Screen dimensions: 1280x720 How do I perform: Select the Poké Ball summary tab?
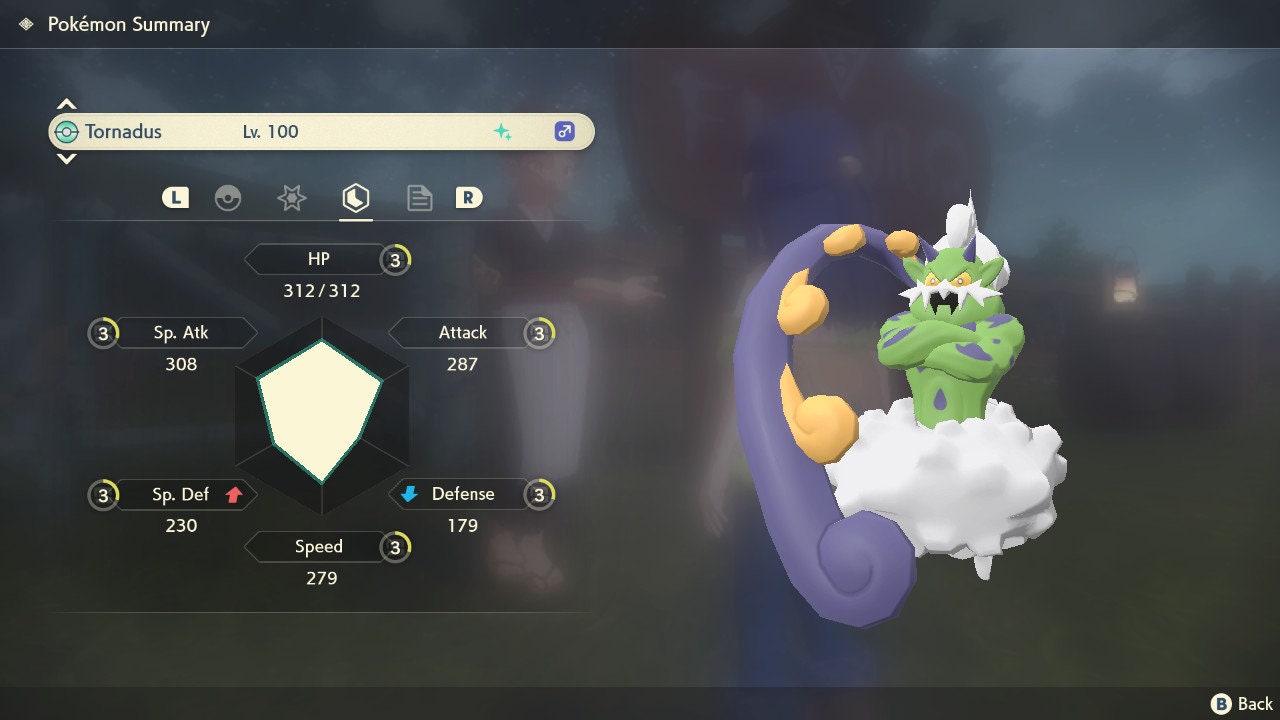228,198
